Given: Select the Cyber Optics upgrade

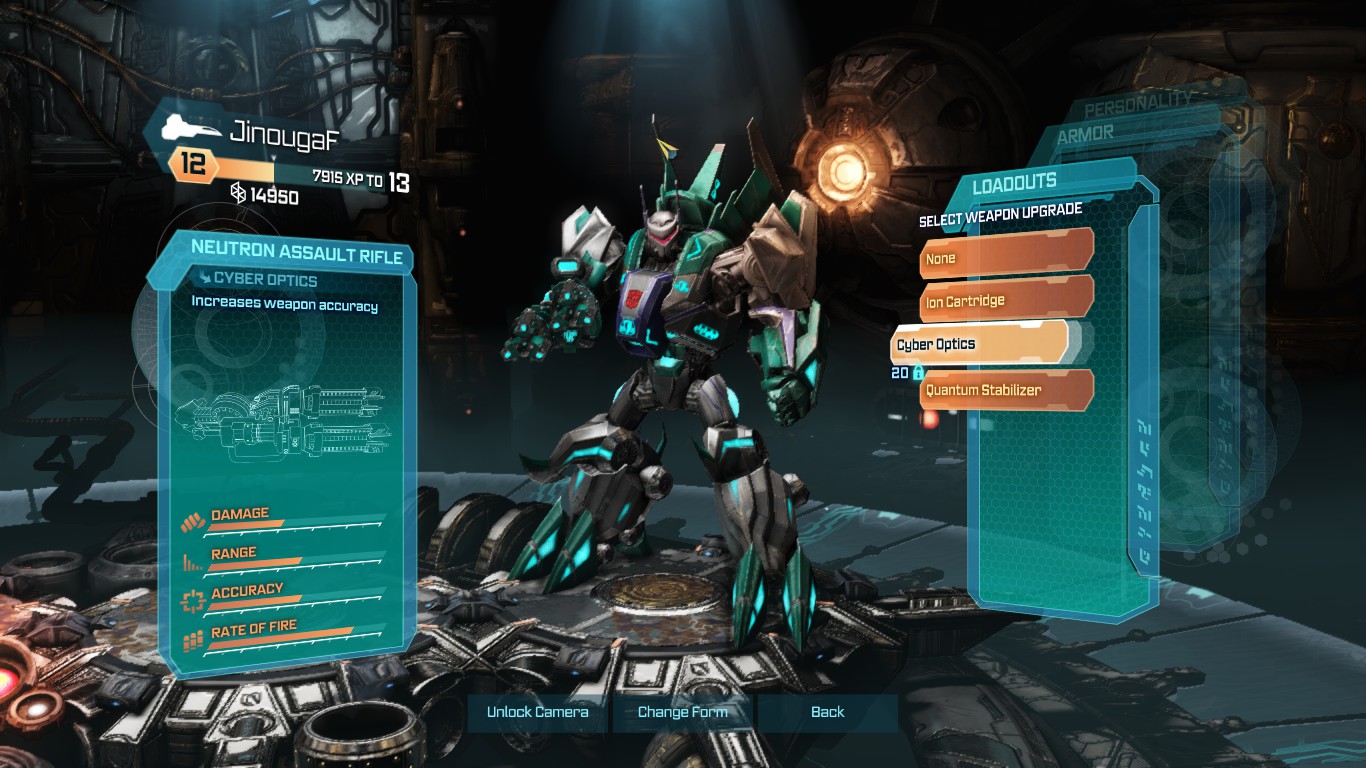Looking at the screenshot, I should [x=979, y=344].
